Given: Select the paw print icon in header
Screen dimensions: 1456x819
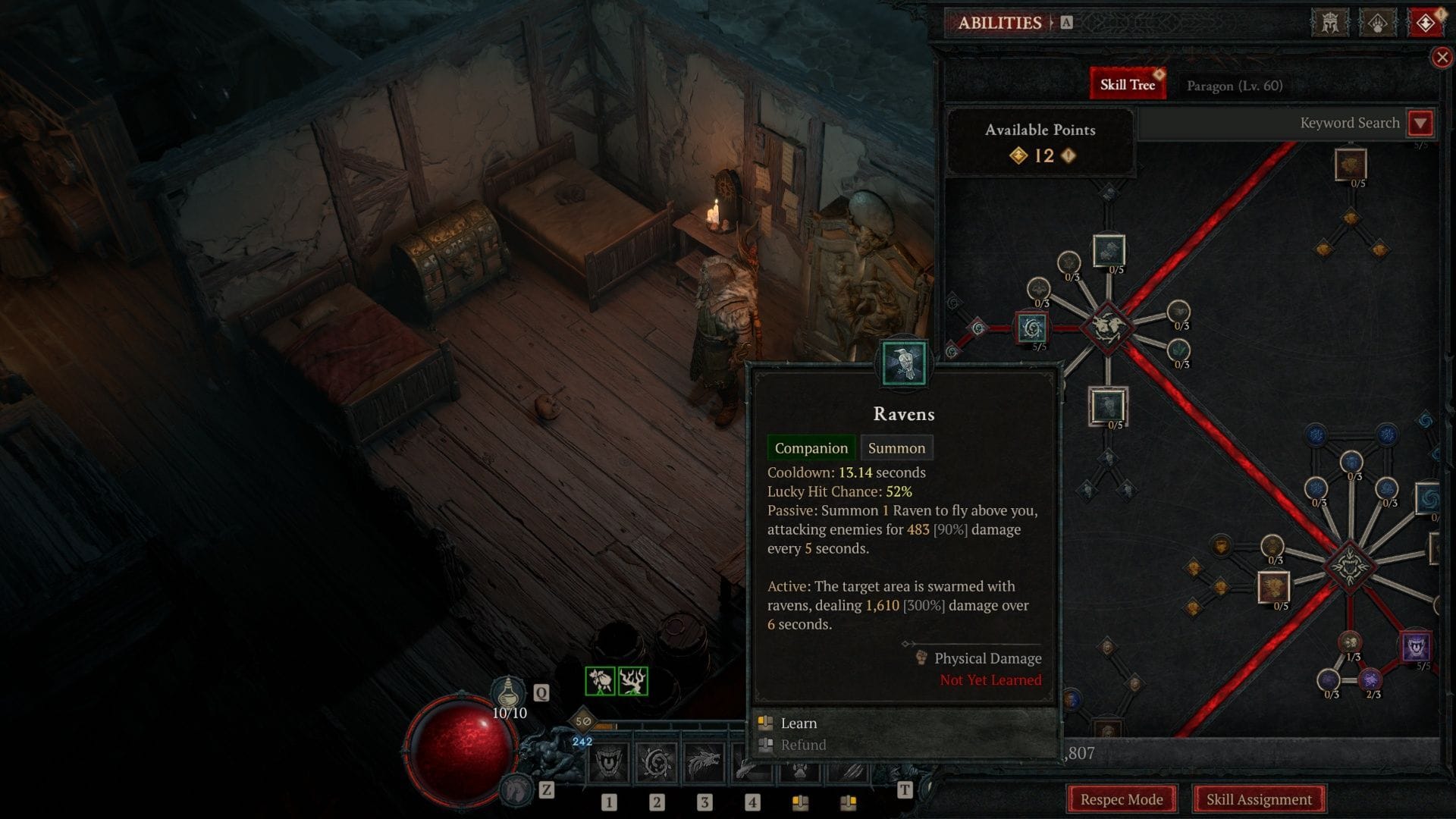Looking at the screenshot, I should click(1377, 23).
